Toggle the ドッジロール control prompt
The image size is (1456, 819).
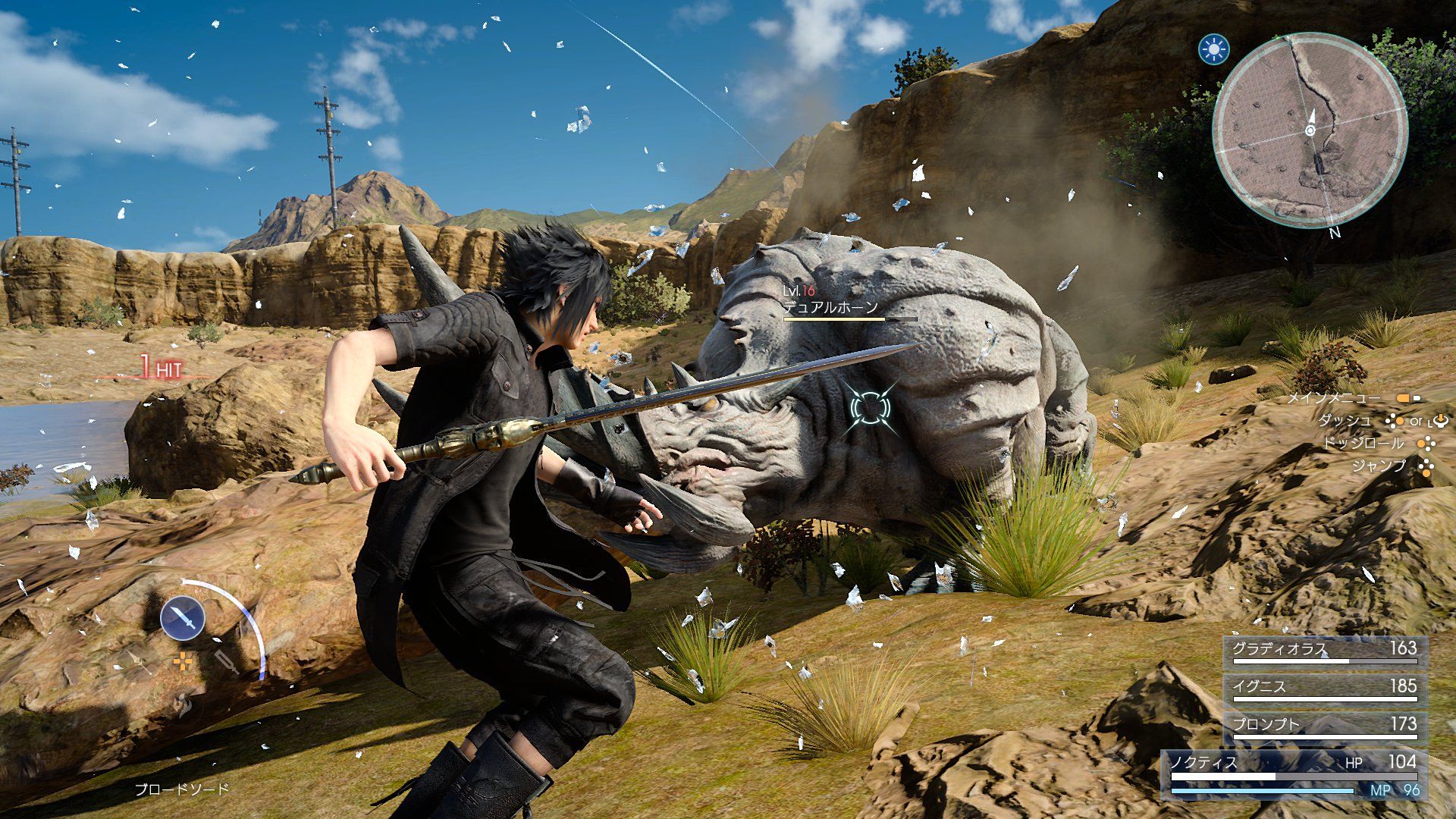(1426, 445)
